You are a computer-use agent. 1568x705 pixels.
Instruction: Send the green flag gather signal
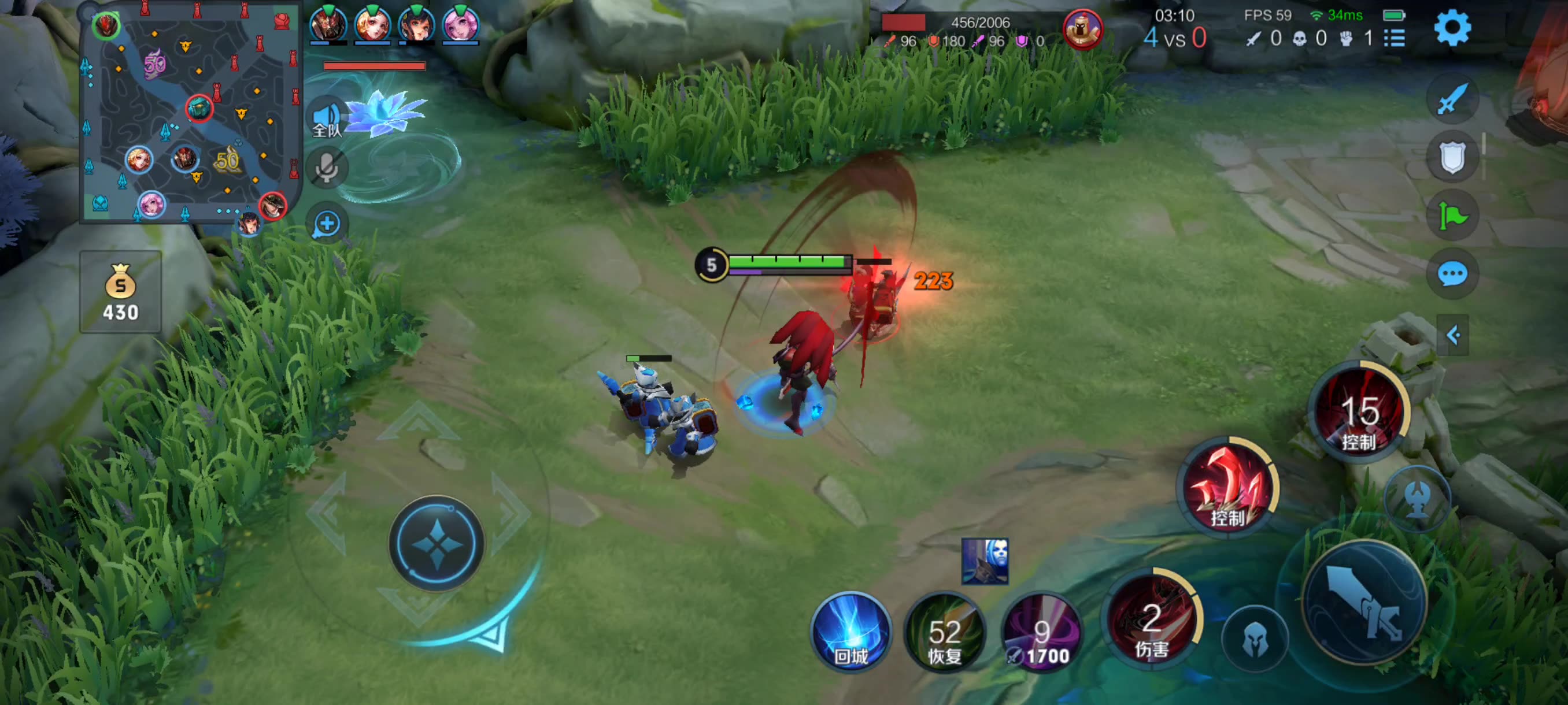tap(1452, 216)
